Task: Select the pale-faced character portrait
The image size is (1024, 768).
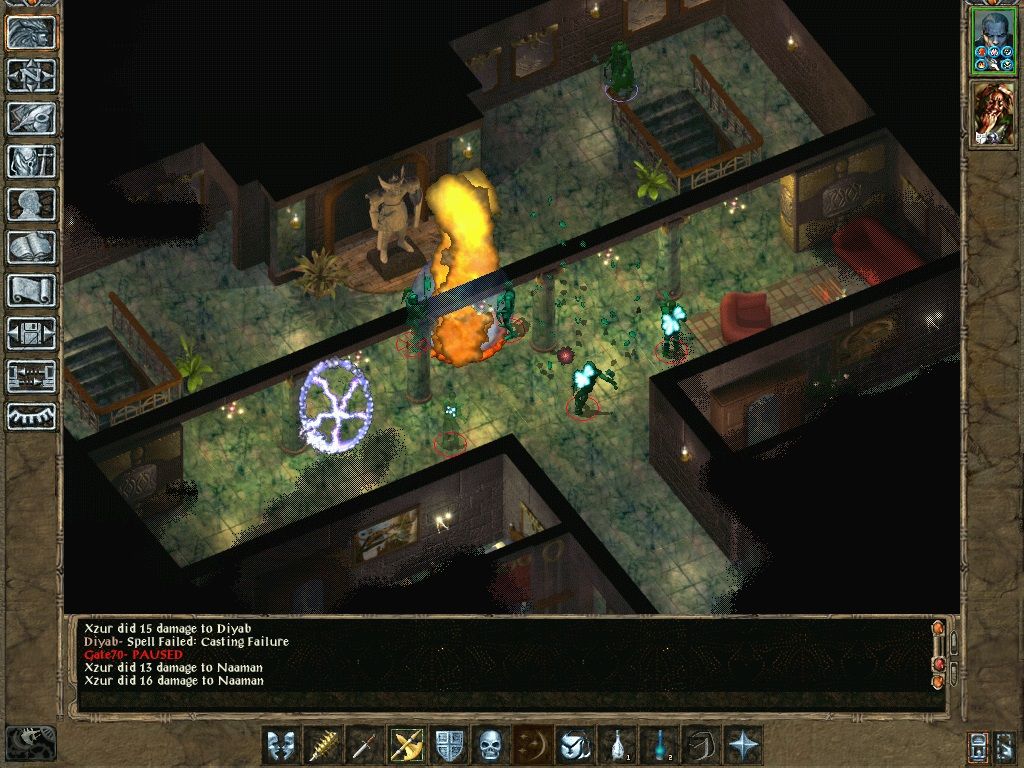Action: (x=992, y=42)
